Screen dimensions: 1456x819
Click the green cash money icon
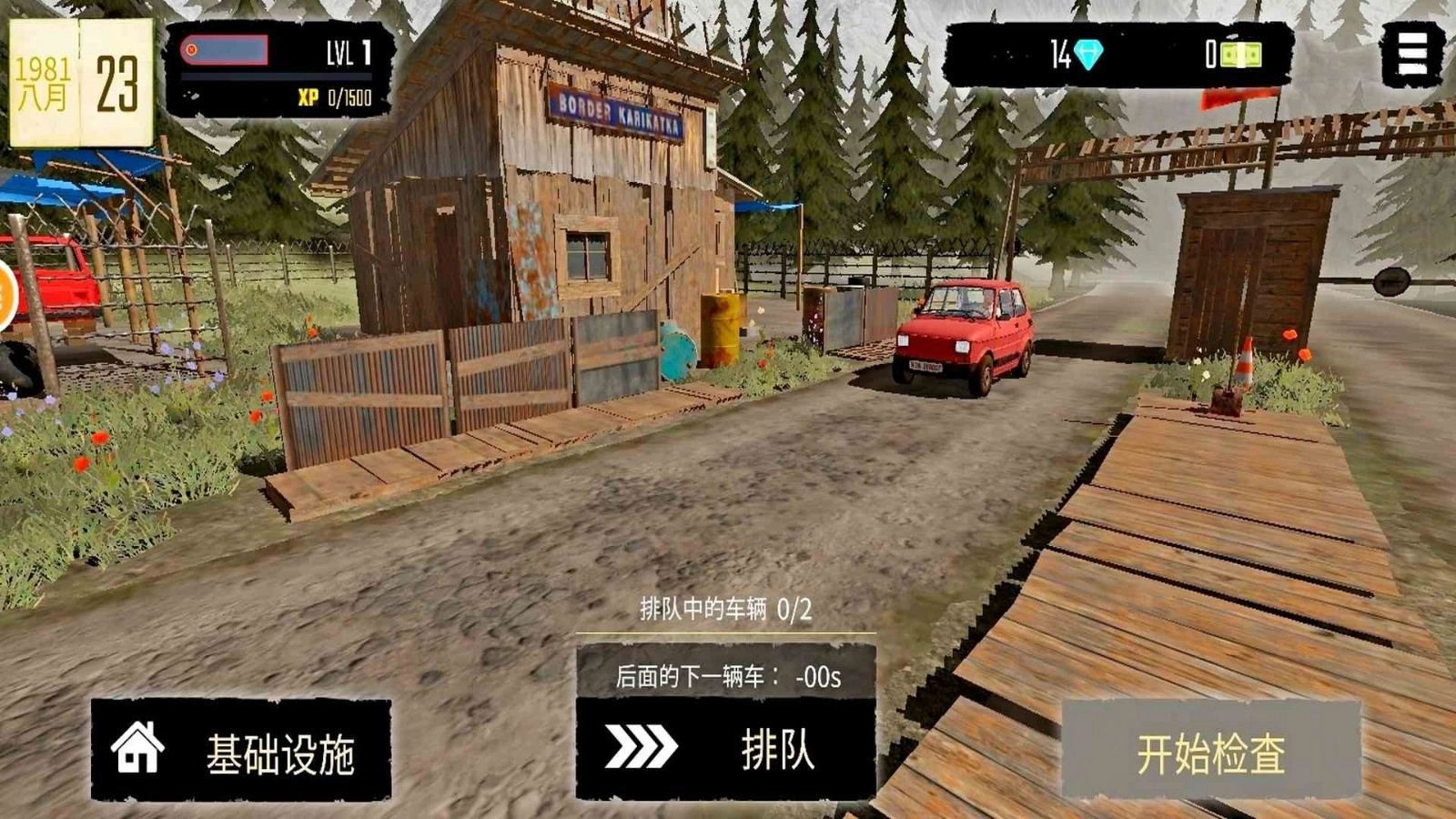click(x=1239, y=55)
